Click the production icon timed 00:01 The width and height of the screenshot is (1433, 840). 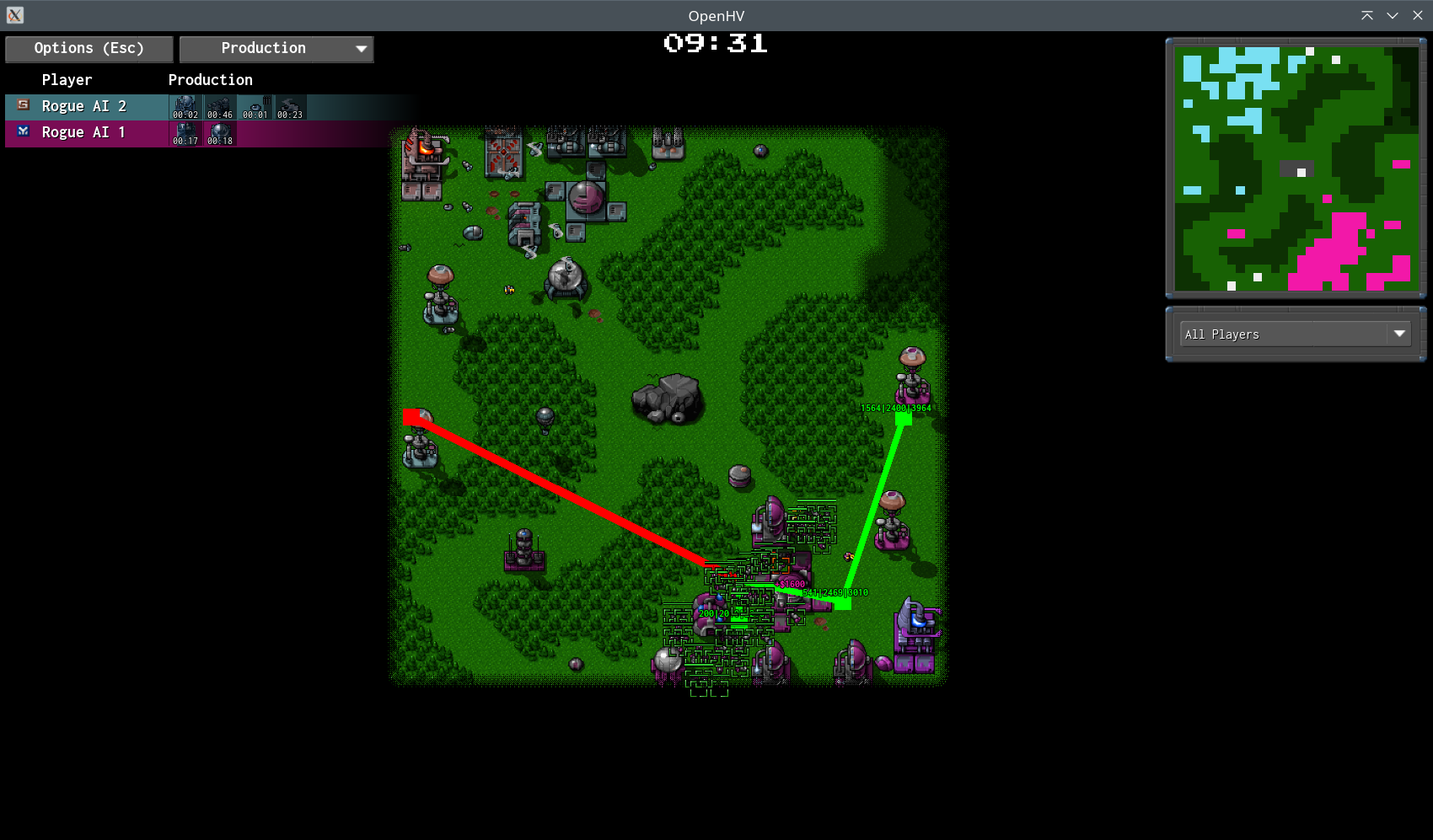(x=255, y=108)
